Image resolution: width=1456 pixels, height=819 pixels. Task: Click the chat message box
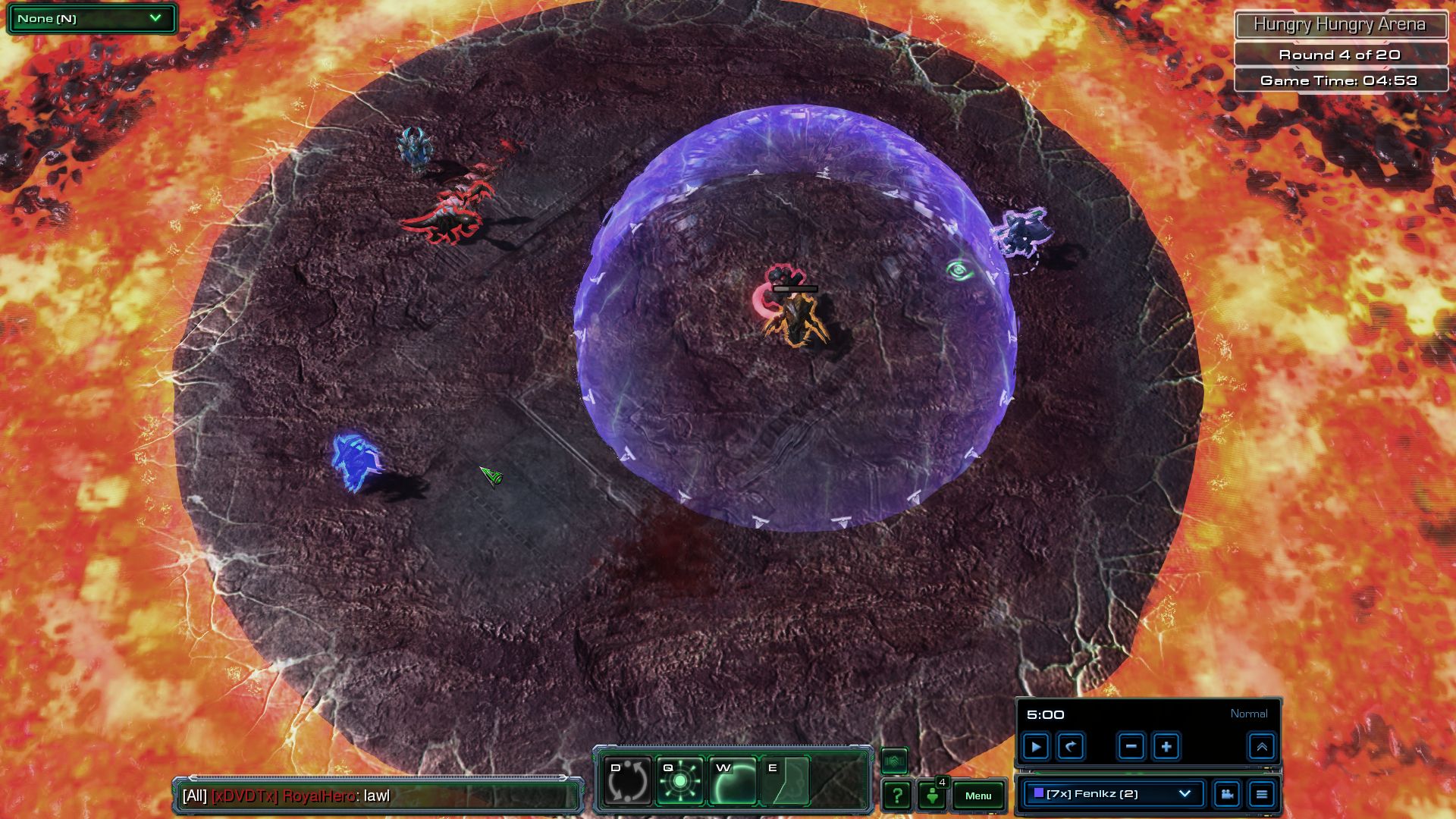click(378, 796)
